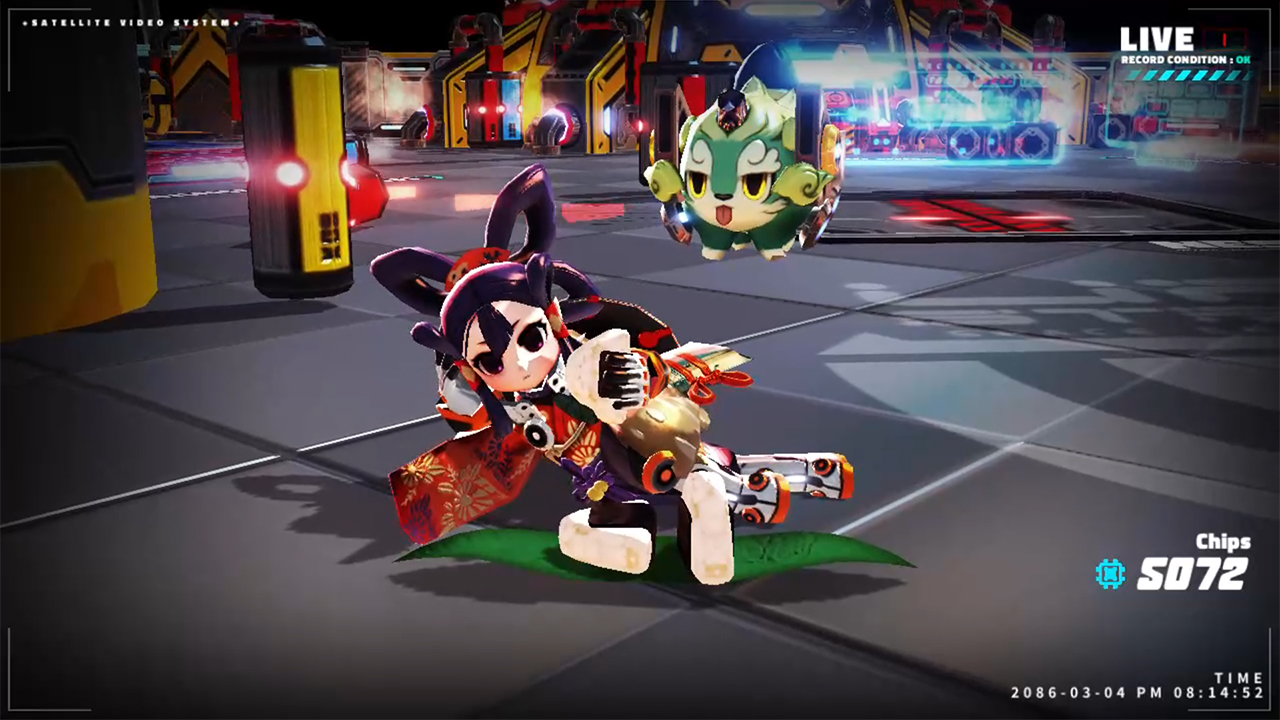This screenshot has width=1280, height=720.
Task: Expand the LIVE status overlay
Action: coord(1180,45)
